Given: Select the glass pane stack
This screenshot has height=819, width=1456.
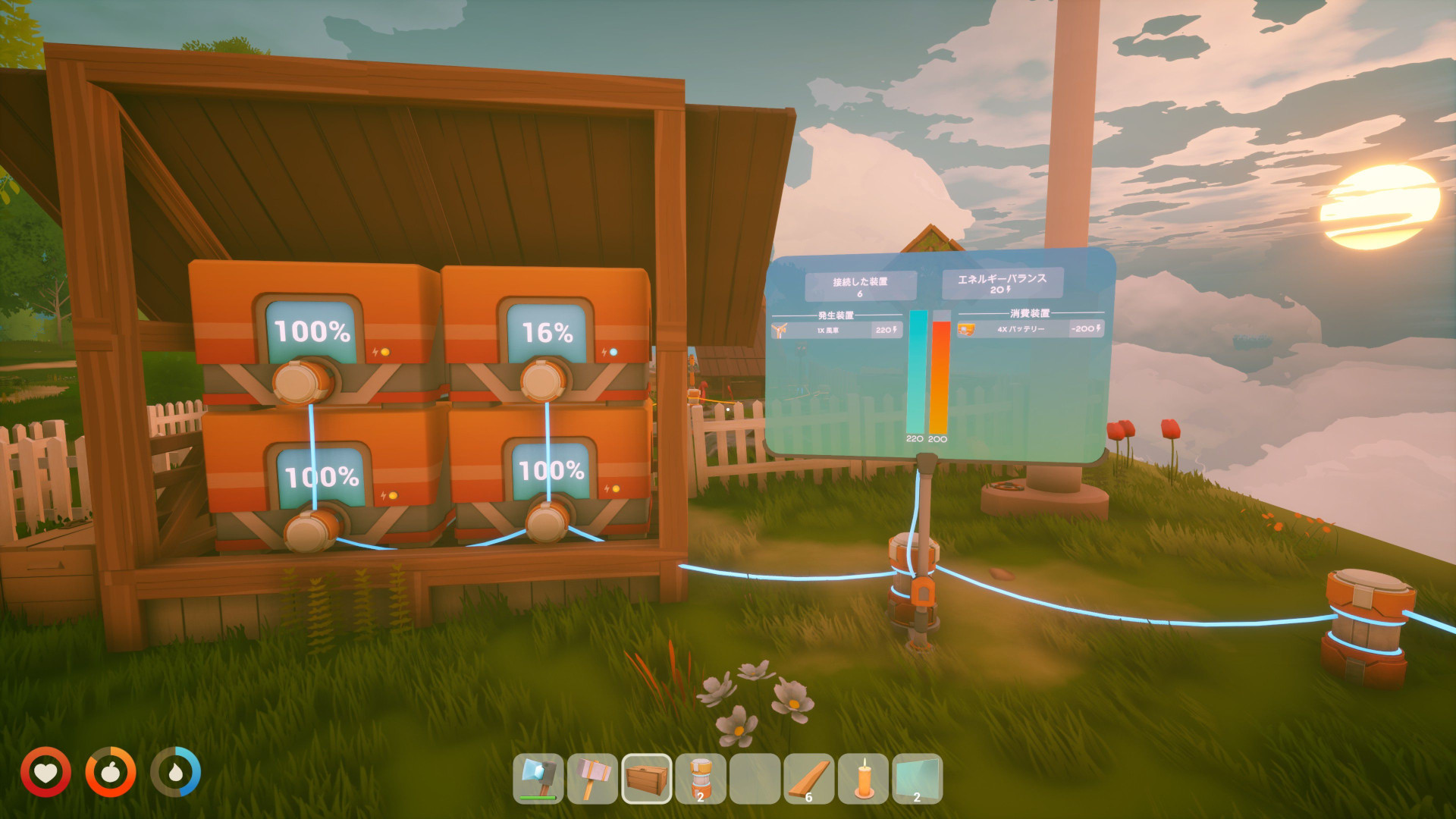Looking at the screenshot, I should [917, 778].
